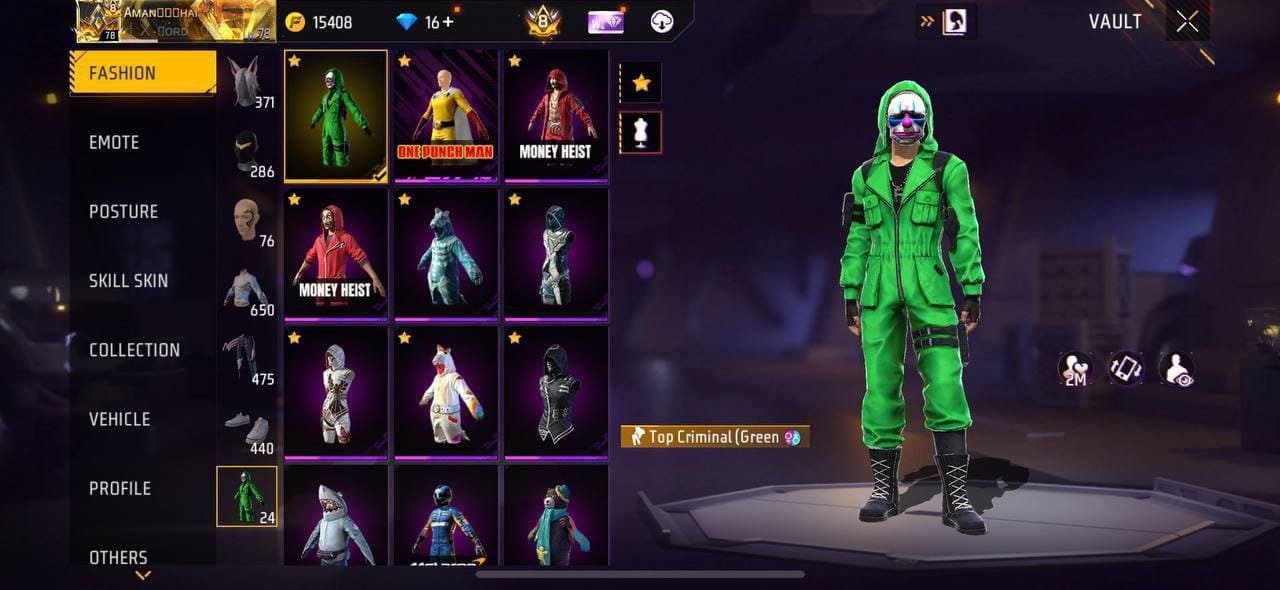Go to the Collection tab
Image resolution: width=1280 pixels, height=590 pixels.
tap(134, 350)
